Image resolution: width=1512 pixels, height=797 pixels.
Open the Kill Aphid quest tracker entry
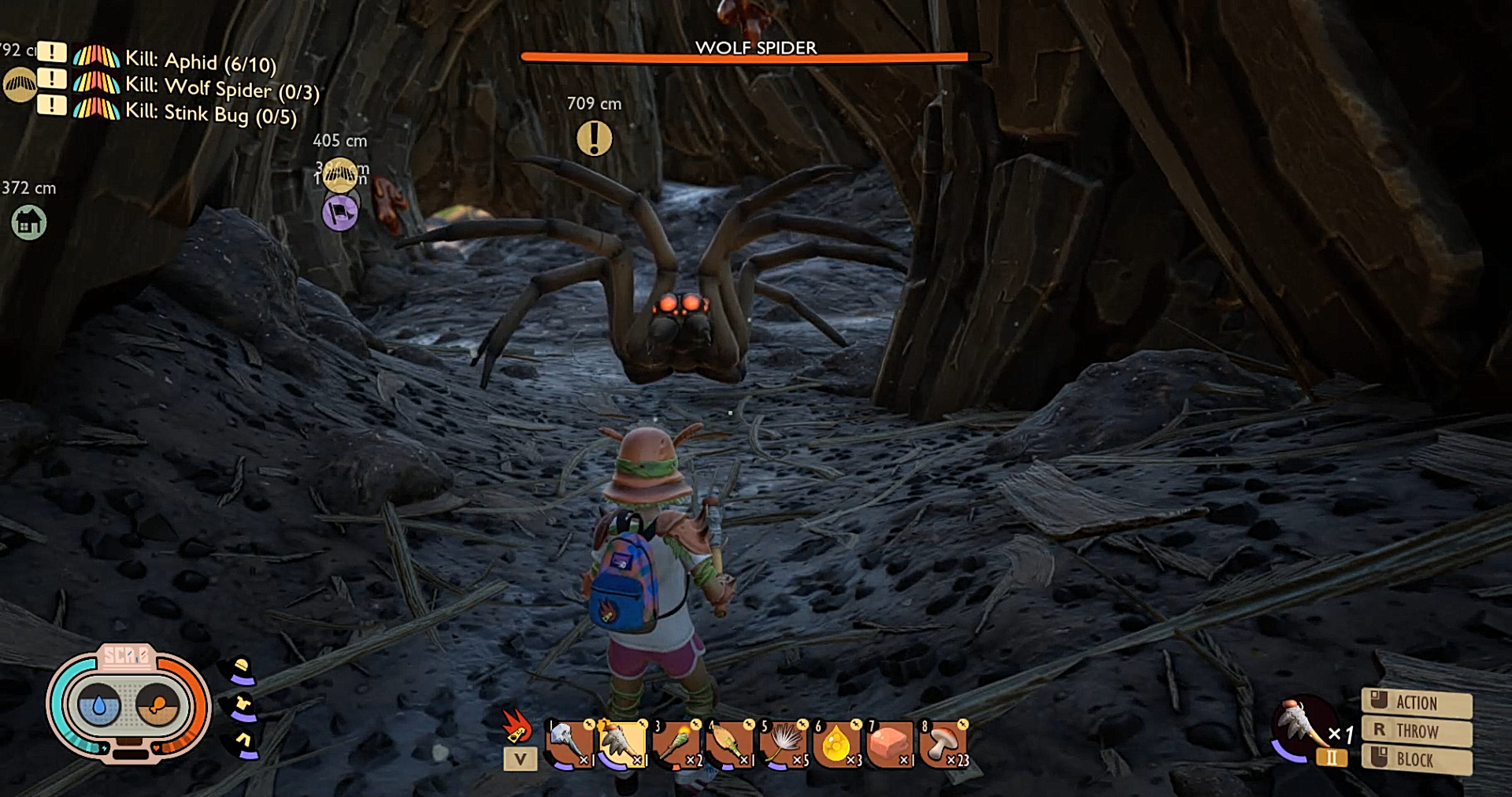(x=200, y=61)
